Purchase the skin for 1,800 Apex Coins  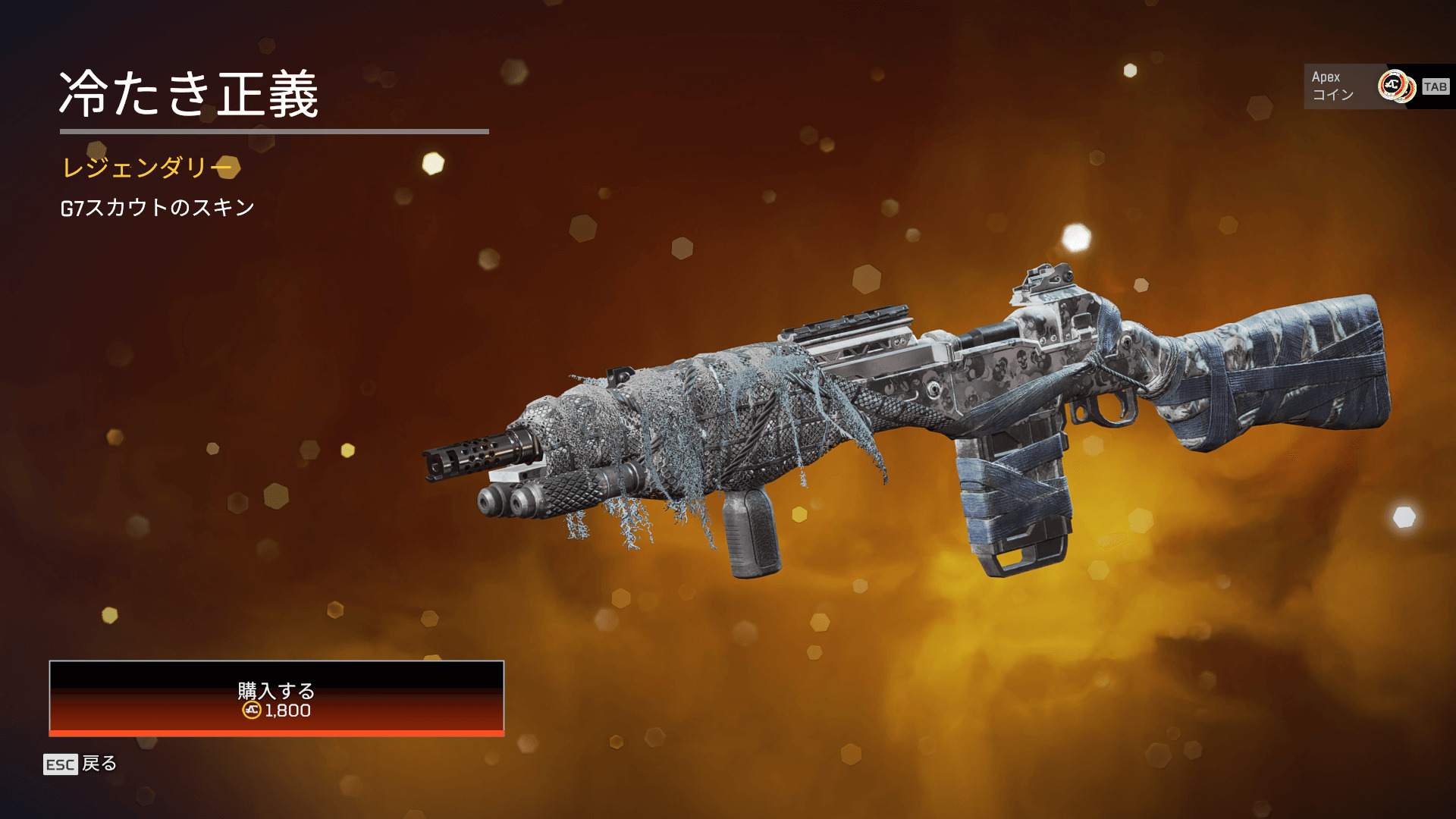pos(276,698)
